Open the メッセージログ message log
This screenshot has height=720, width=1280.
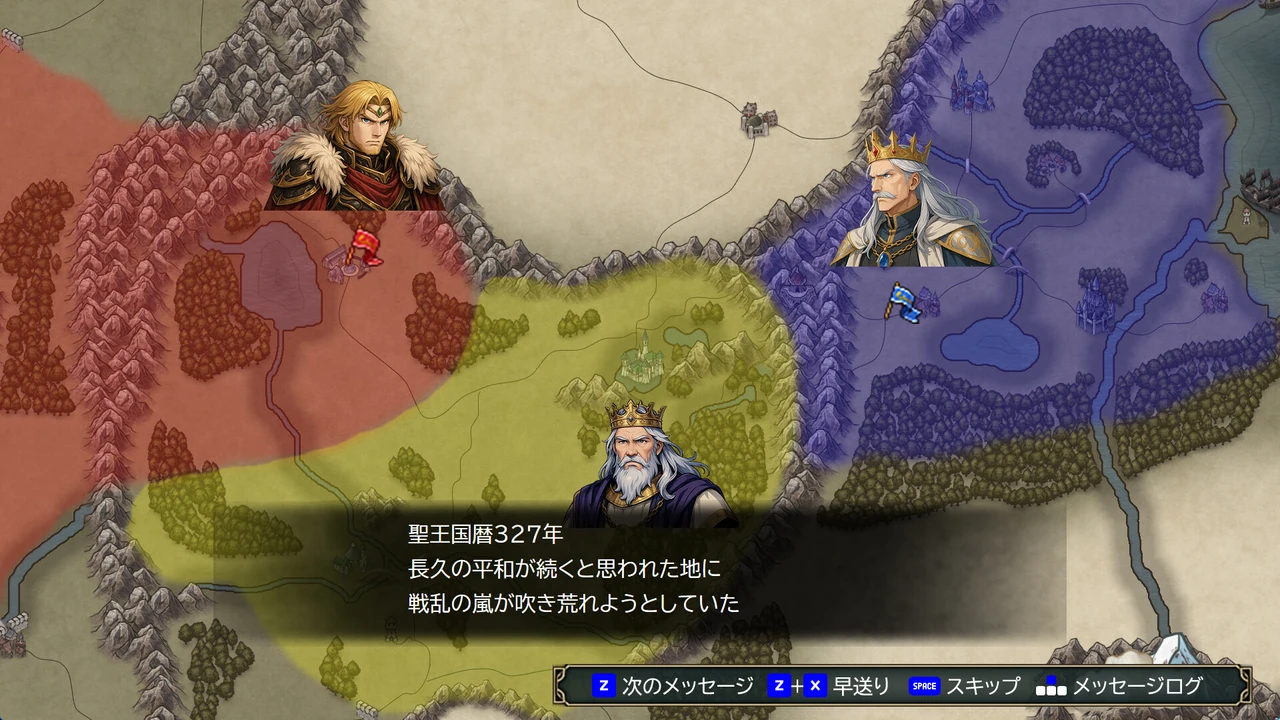click(1137, 685)
